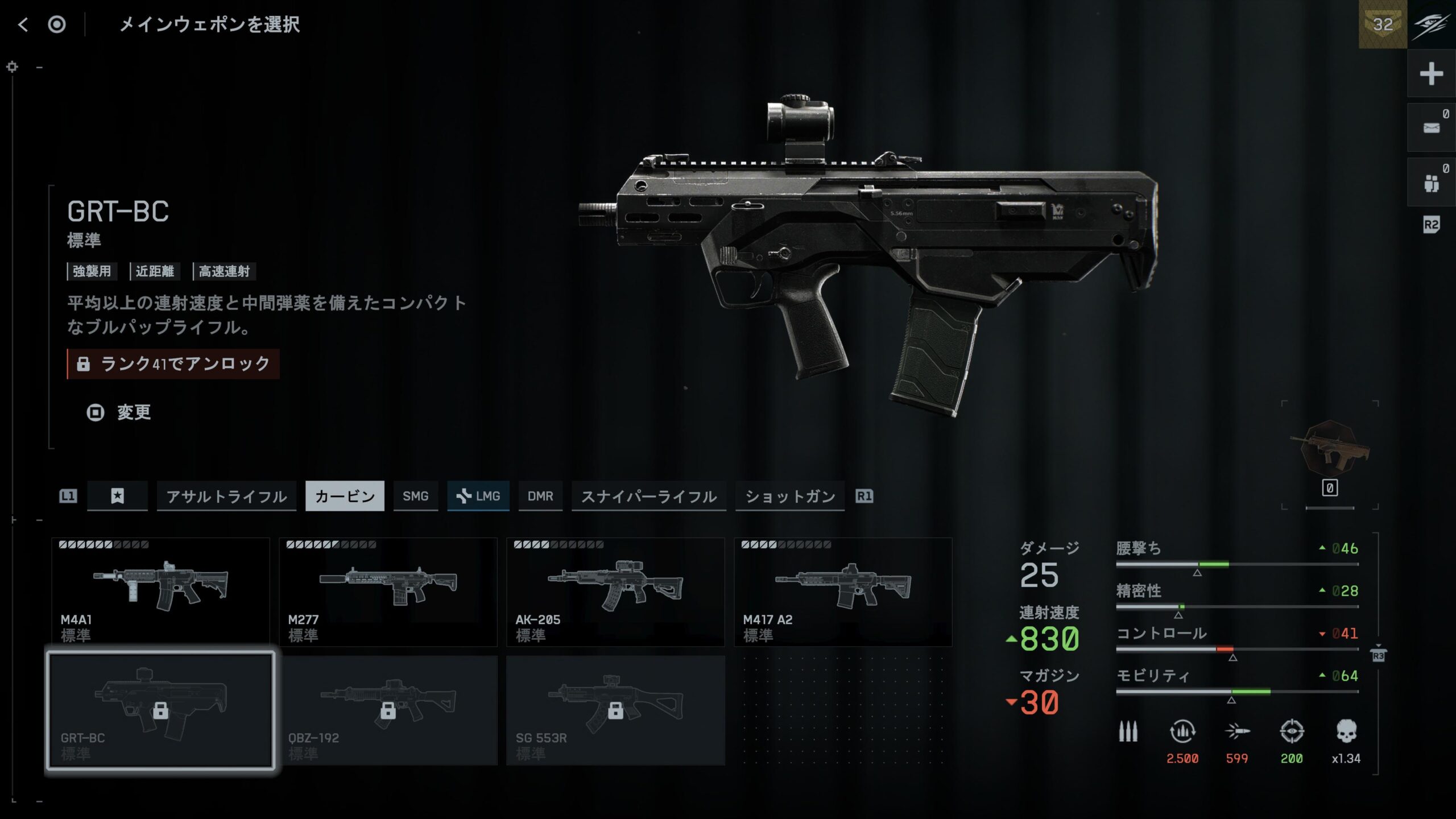The width and height of the screenshot is (1456, 819).
Task: Select the M4A1 carbine tile
Action: [160, 591]
